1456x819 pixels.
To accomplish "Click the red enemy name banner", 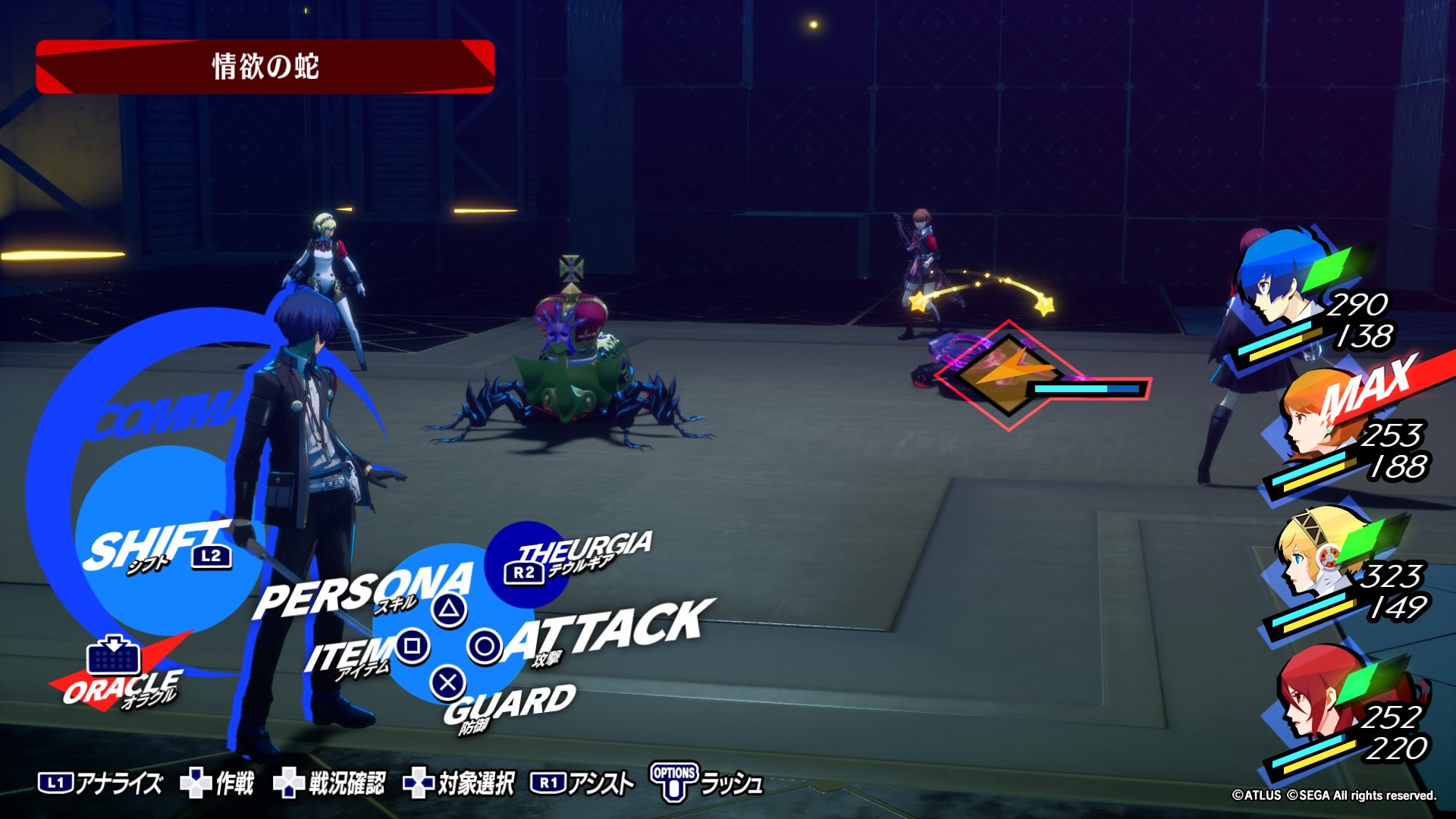I will (x=265, y=67).
